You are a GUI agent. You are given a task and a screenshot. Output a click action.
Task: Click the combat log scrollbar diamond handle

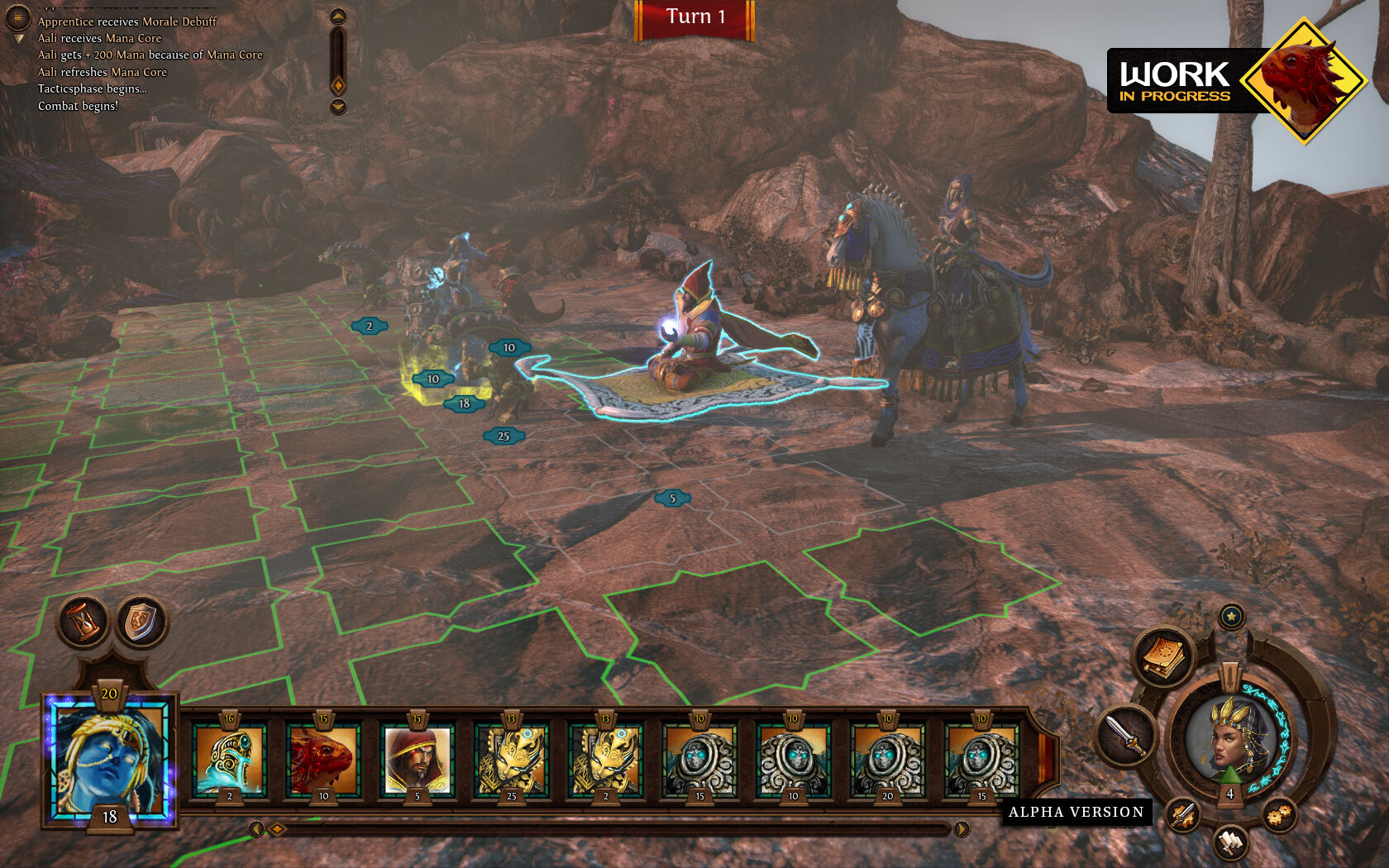[337, 85]
